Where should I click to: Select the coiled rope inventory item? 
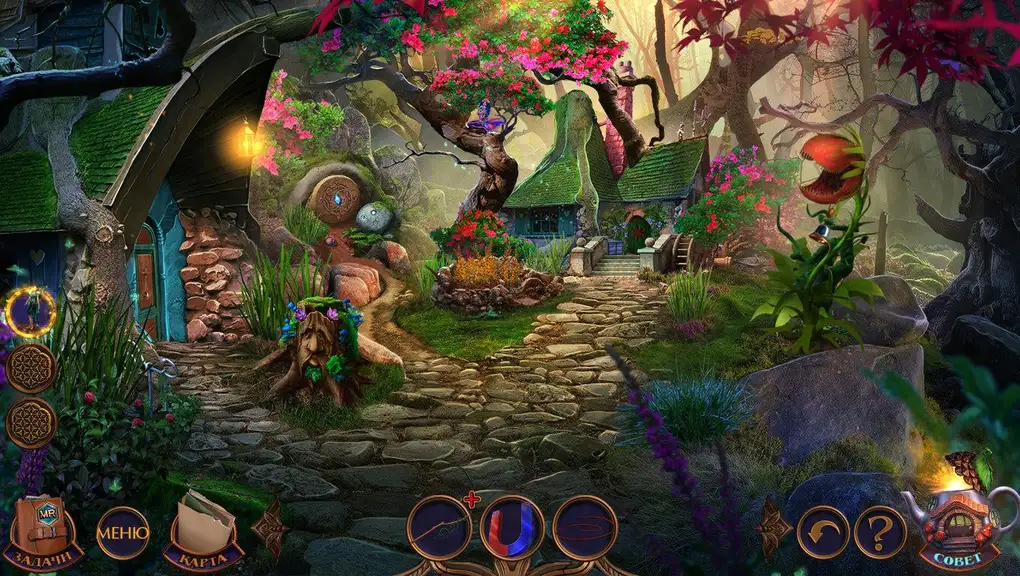tap(585, 528)
